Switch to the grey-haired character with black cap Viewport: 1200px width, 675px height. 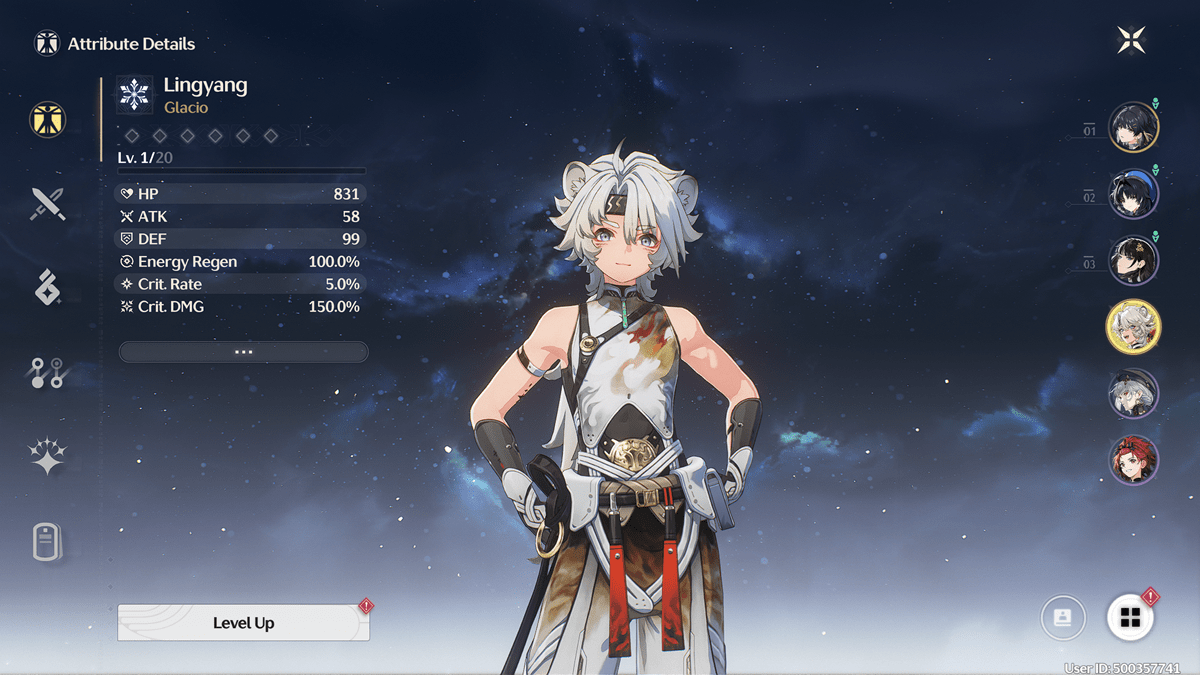point(1133,393)
